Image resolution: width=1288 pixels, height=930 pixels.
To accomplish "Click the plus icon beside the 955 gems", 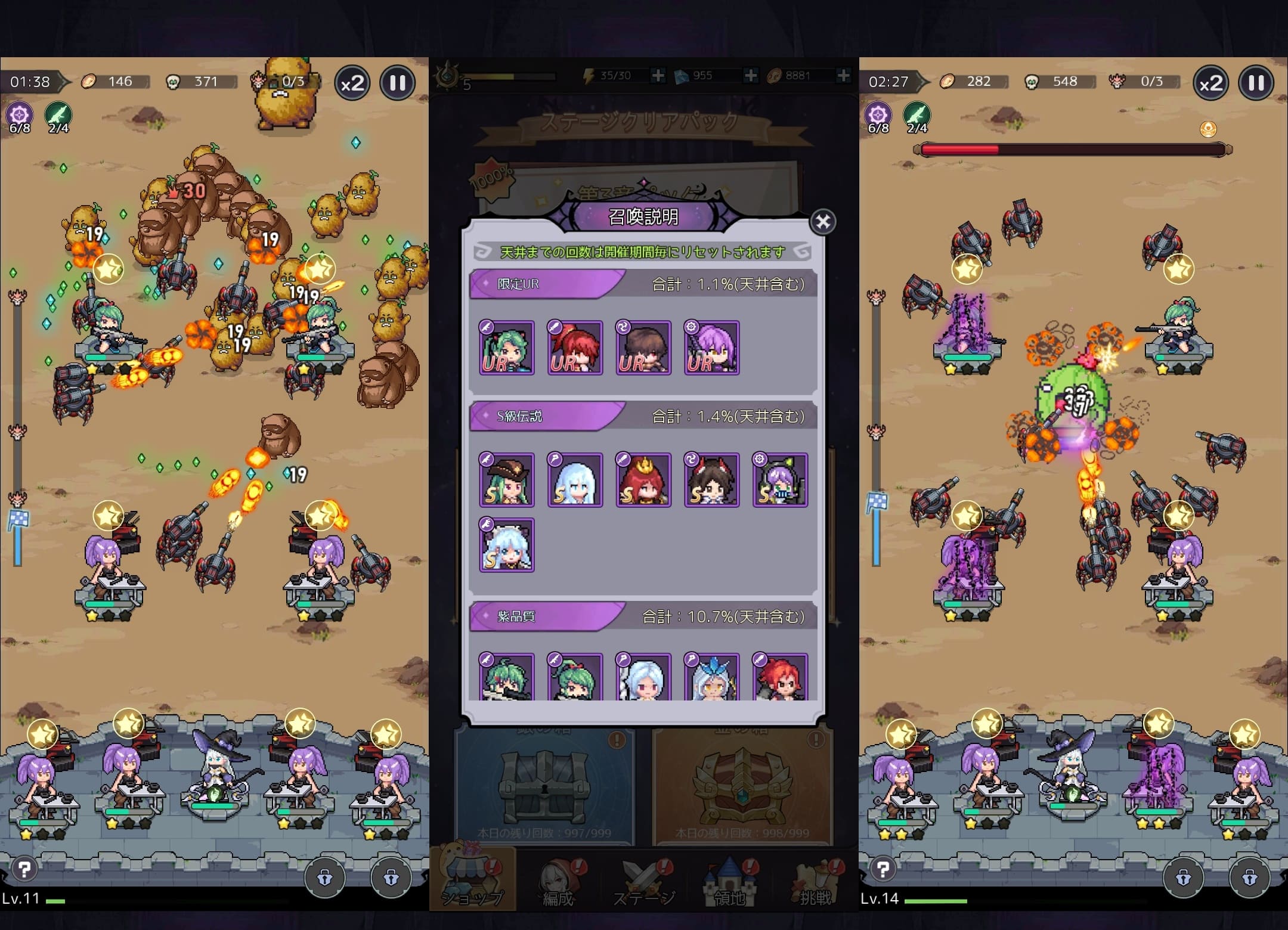I will pos(750,76).
